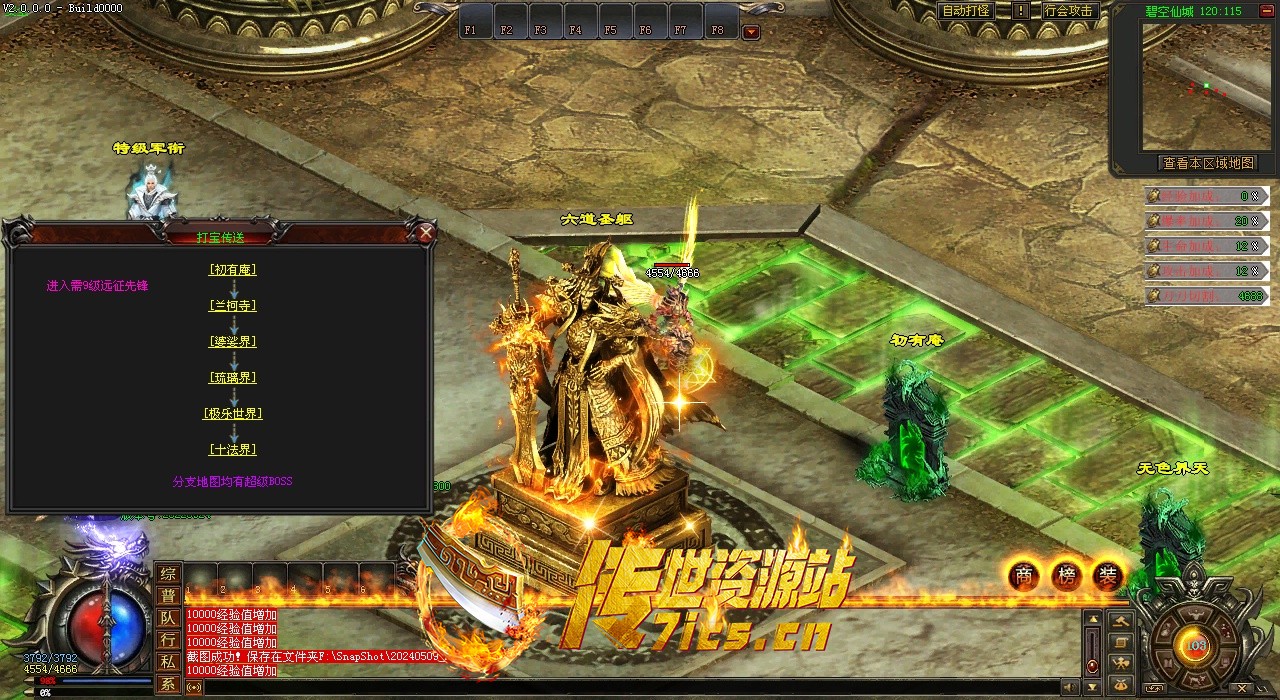Expand the F-key bar dropdown arrow
The width and height of the screenshot is (1280, 700).
coord(751,31)
